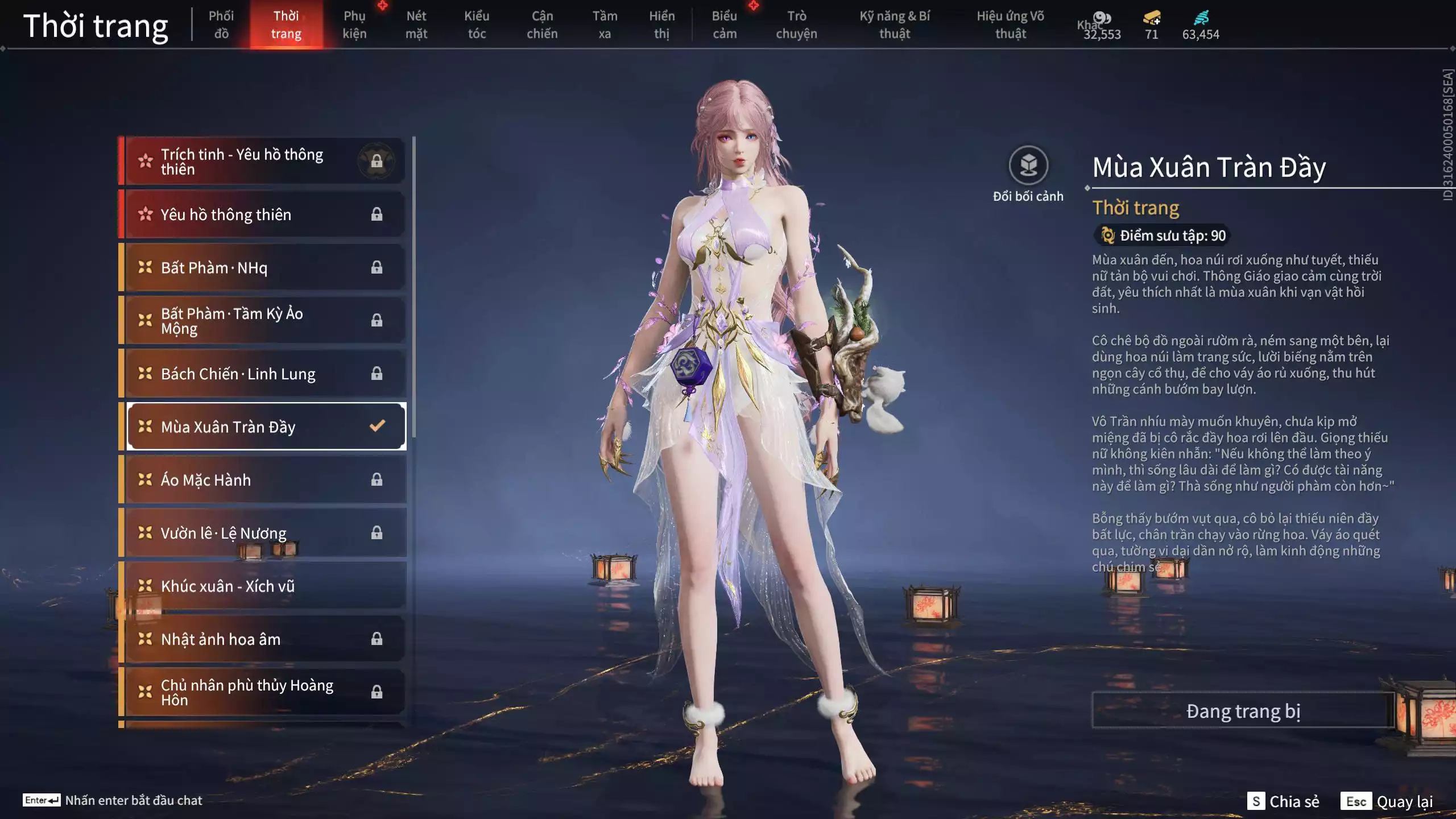1456x819 pixels.
Task: Open the Cận chiến tab
Action: (x=542, y=25)
